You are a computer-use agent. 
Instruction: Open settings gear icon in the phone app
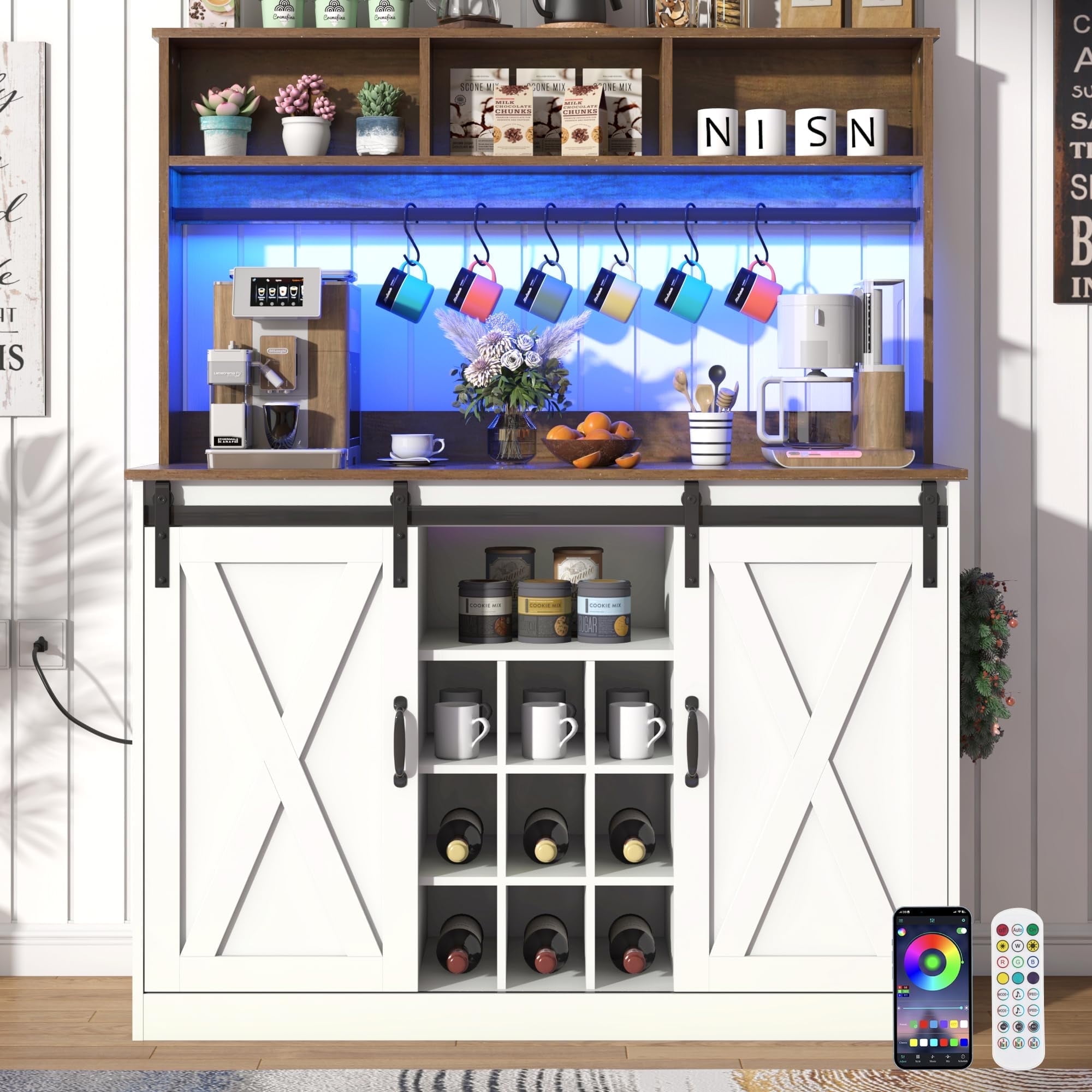(964, 921)
